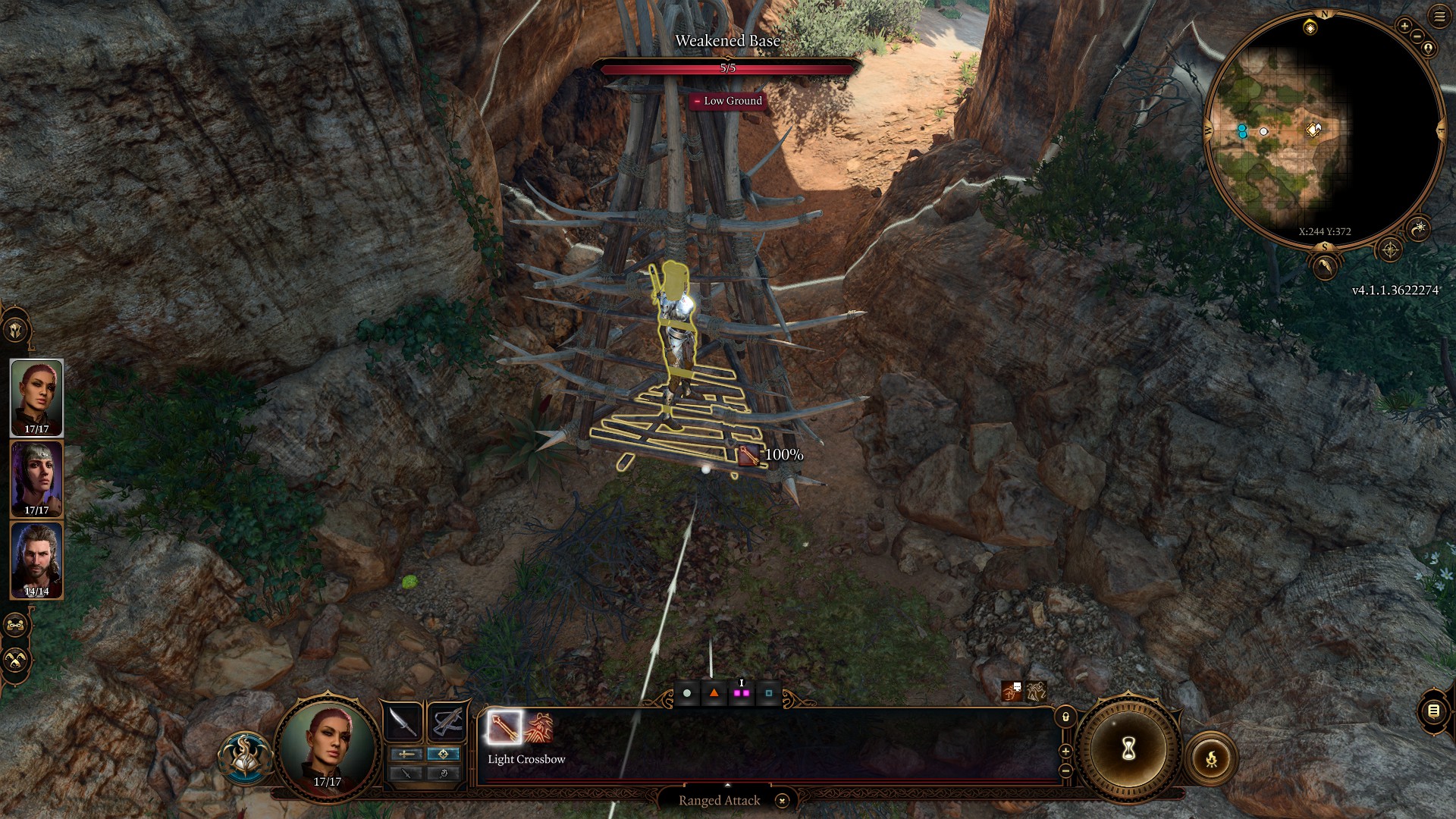Toggle the highlighted crosshair ranged mode
Screen dimensions: 1456x819
(444, 755)
